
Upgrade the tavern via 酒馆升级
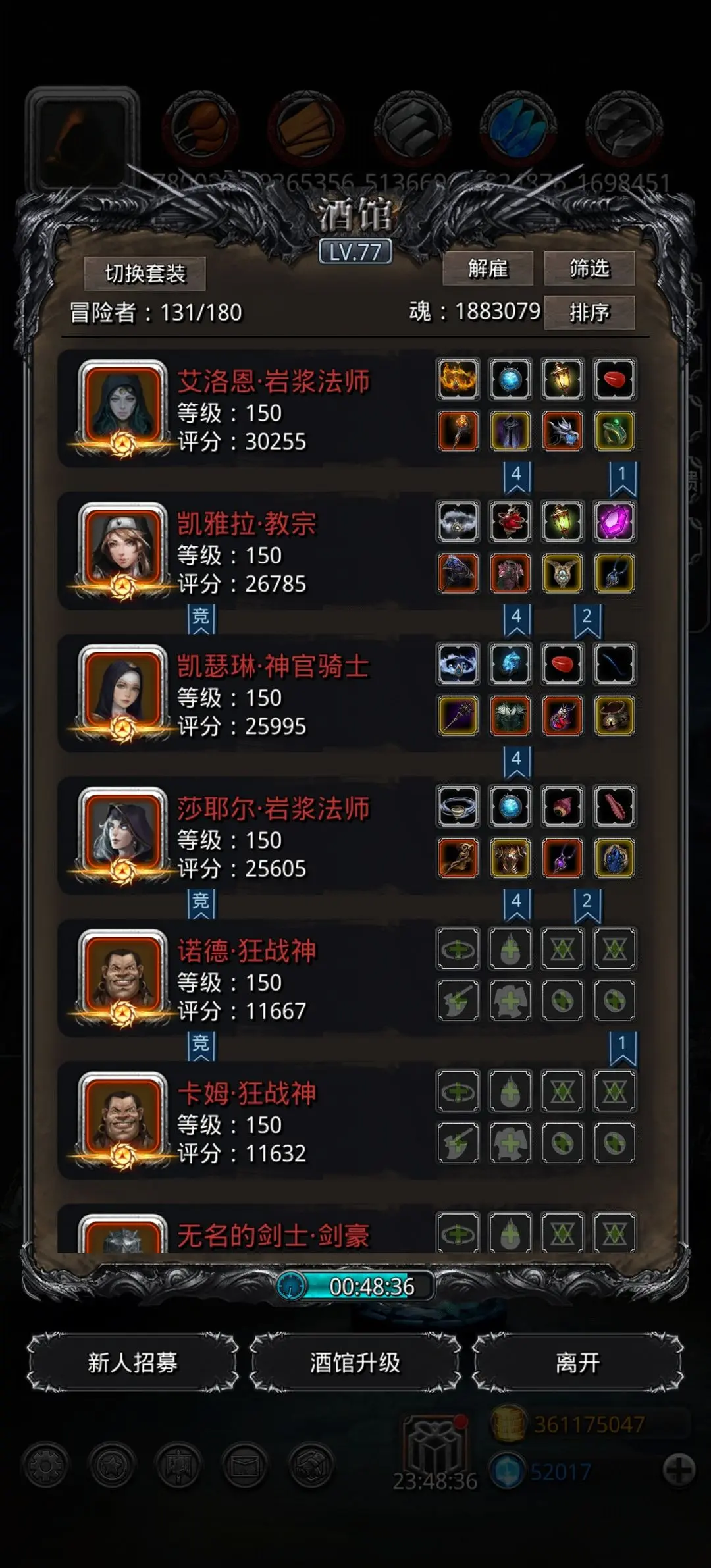355,1363
